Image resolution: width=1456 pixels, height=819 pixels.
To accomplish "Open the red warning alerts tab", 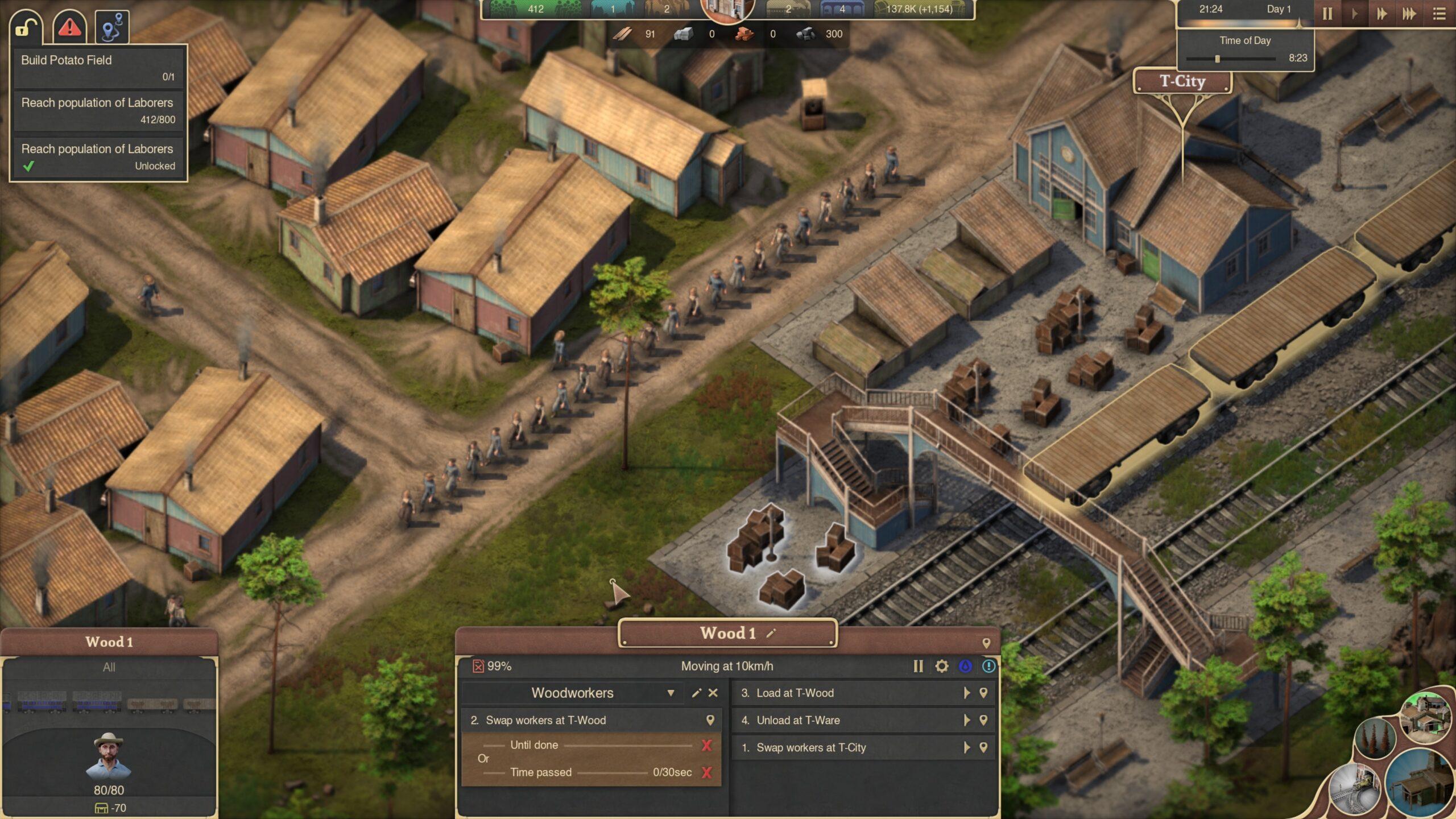I will coord(69,27).
